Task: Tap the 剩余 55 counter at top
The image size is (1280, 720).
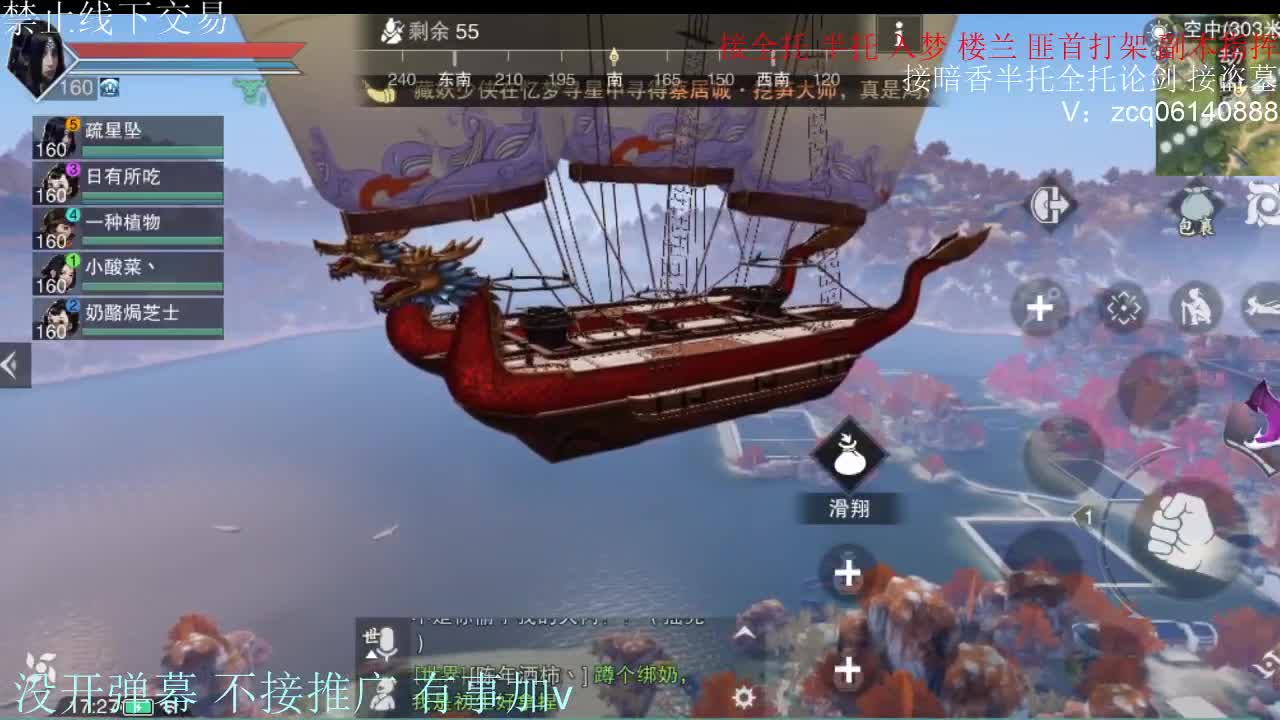Action: point(430,31)
